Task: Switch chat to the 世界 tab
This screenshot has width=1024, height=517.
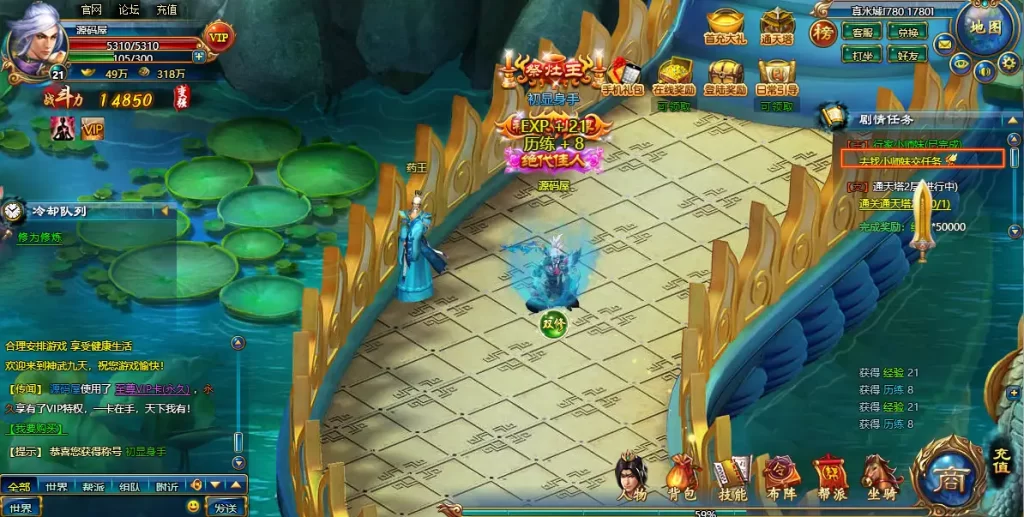Action: [x=56, y=487]
